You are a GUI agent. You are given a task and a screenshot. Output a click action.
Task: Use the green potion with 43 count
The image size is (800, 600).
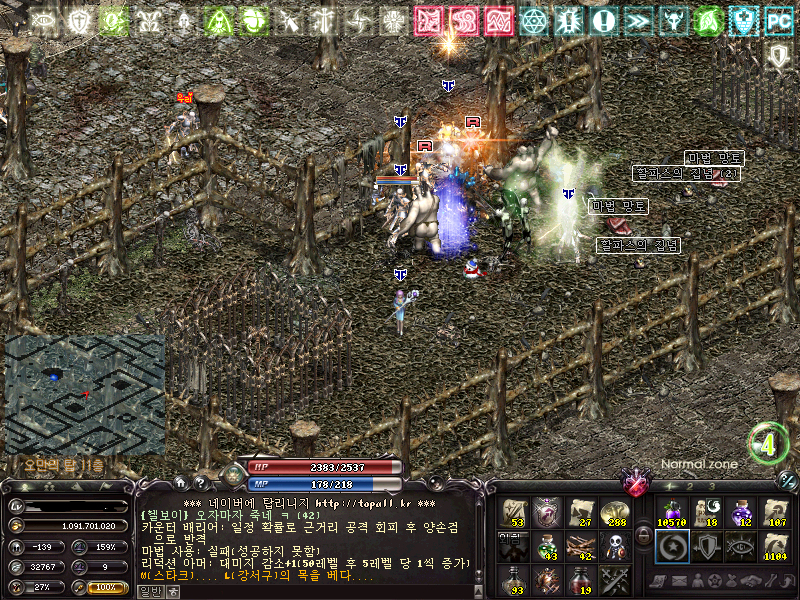(x=546, y=546)
